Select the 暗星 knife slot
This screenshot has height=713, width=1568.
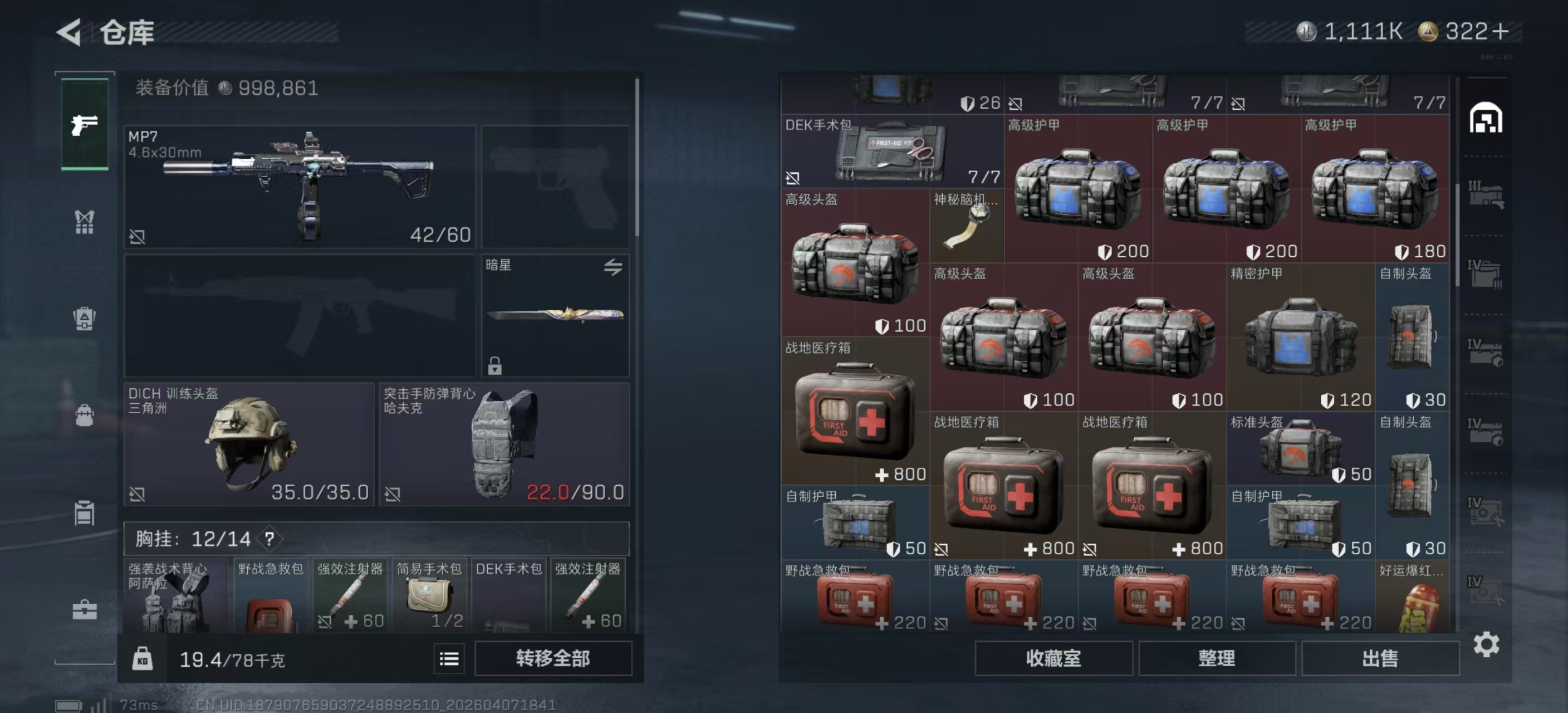pos(555,315)
